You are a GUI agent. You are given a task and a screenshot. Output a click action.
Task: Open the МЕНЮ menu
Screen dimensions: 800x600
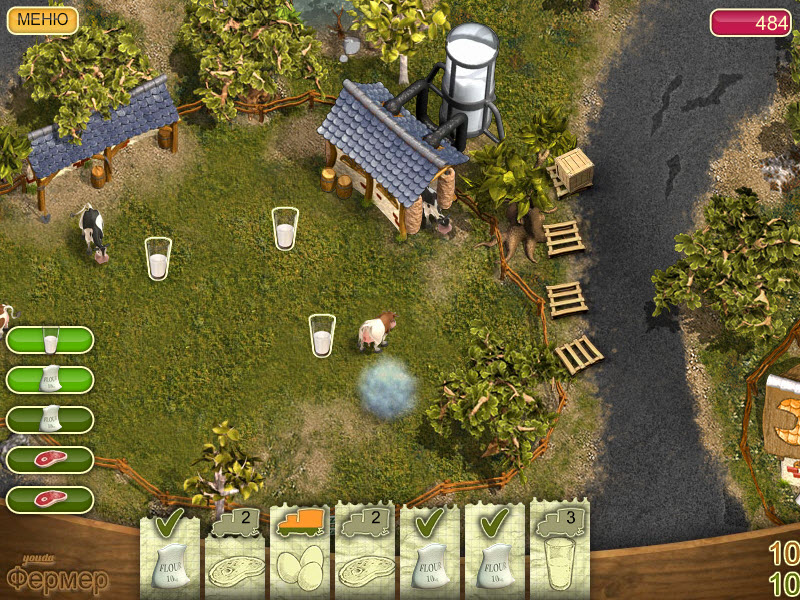(x=43, y=20)
